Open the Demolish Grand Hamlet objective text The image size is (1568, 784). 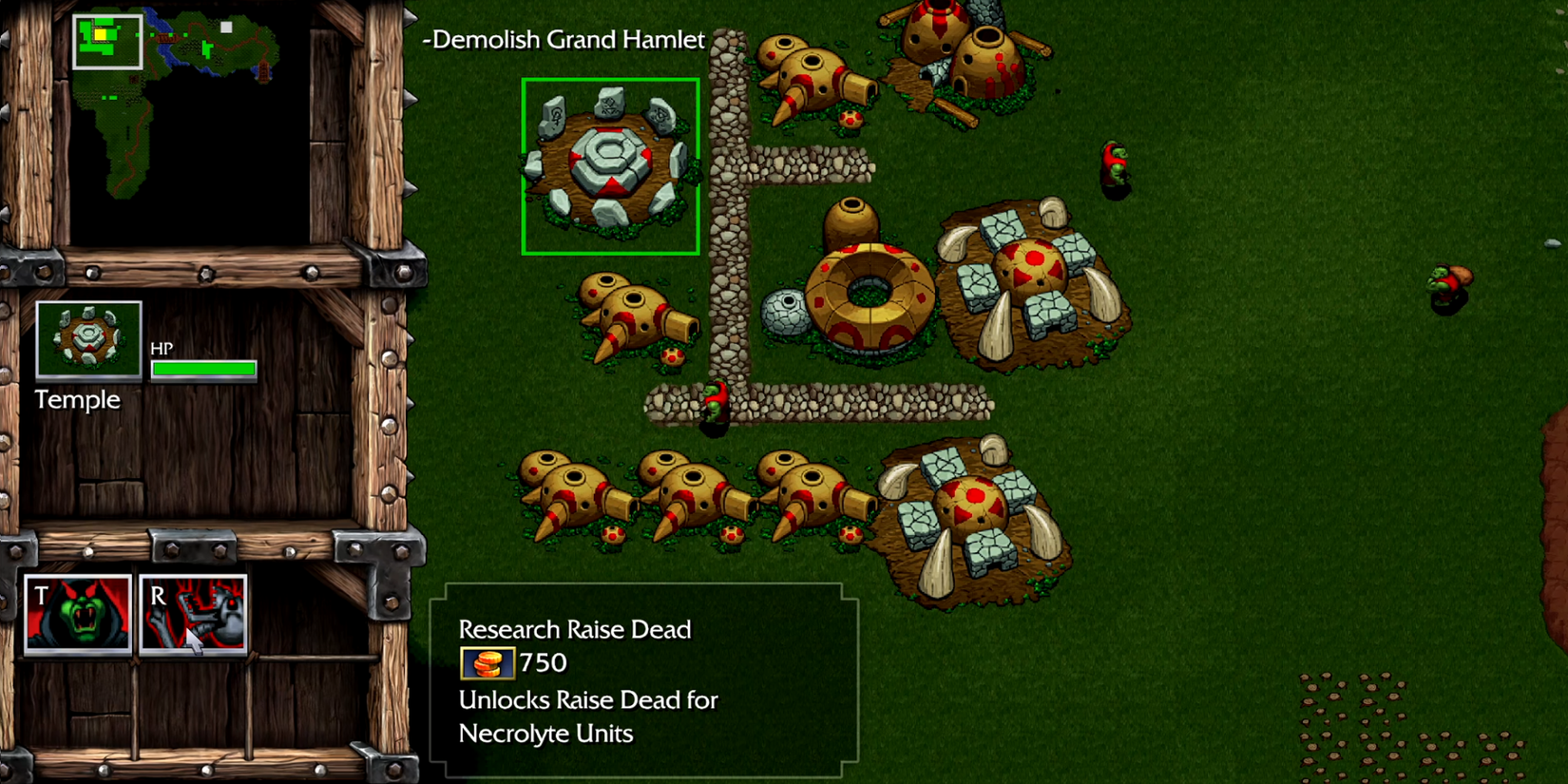click(564, 40)
